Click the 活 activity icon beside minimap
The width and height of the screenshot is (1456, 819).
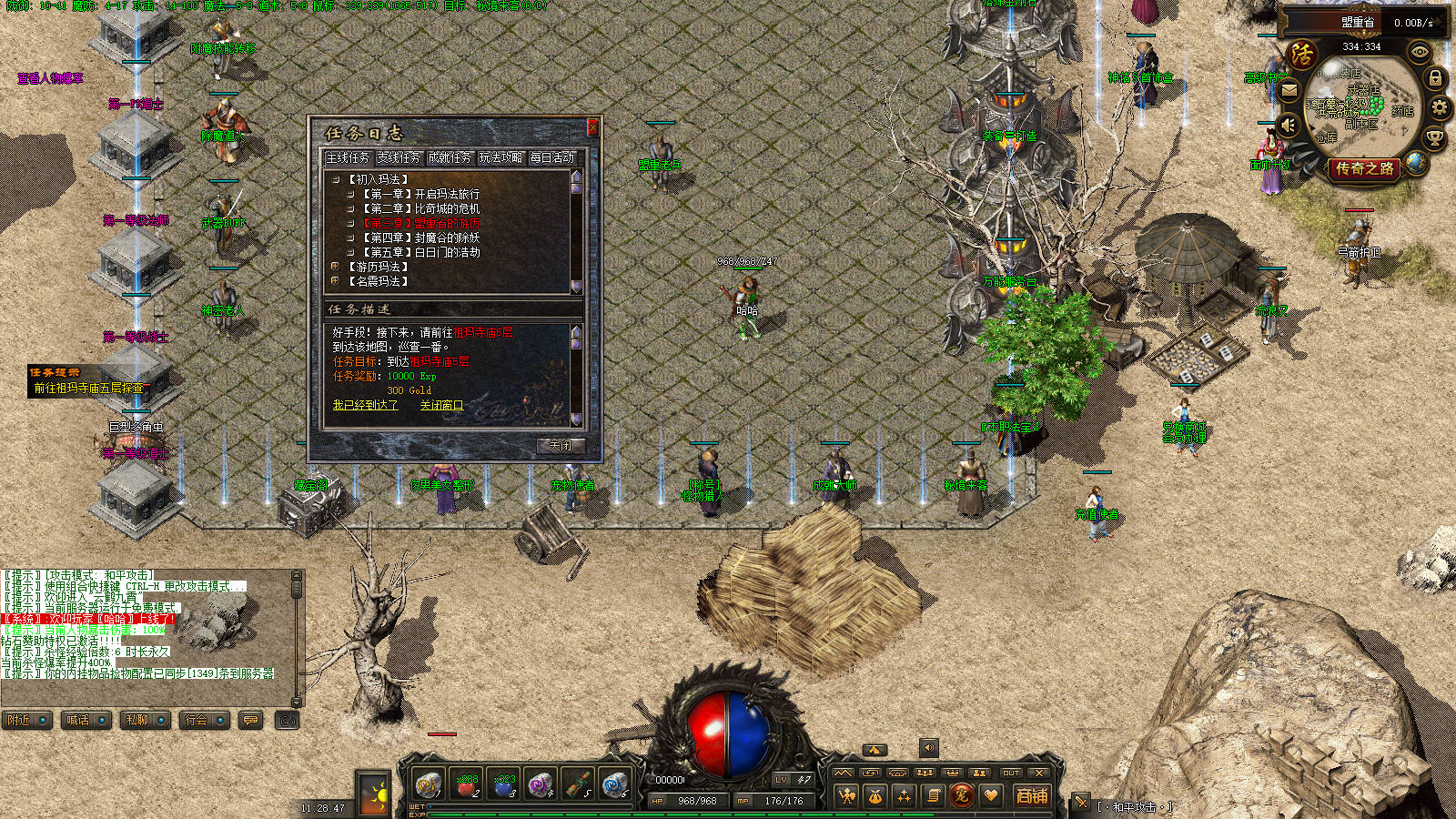[1302, 55]
